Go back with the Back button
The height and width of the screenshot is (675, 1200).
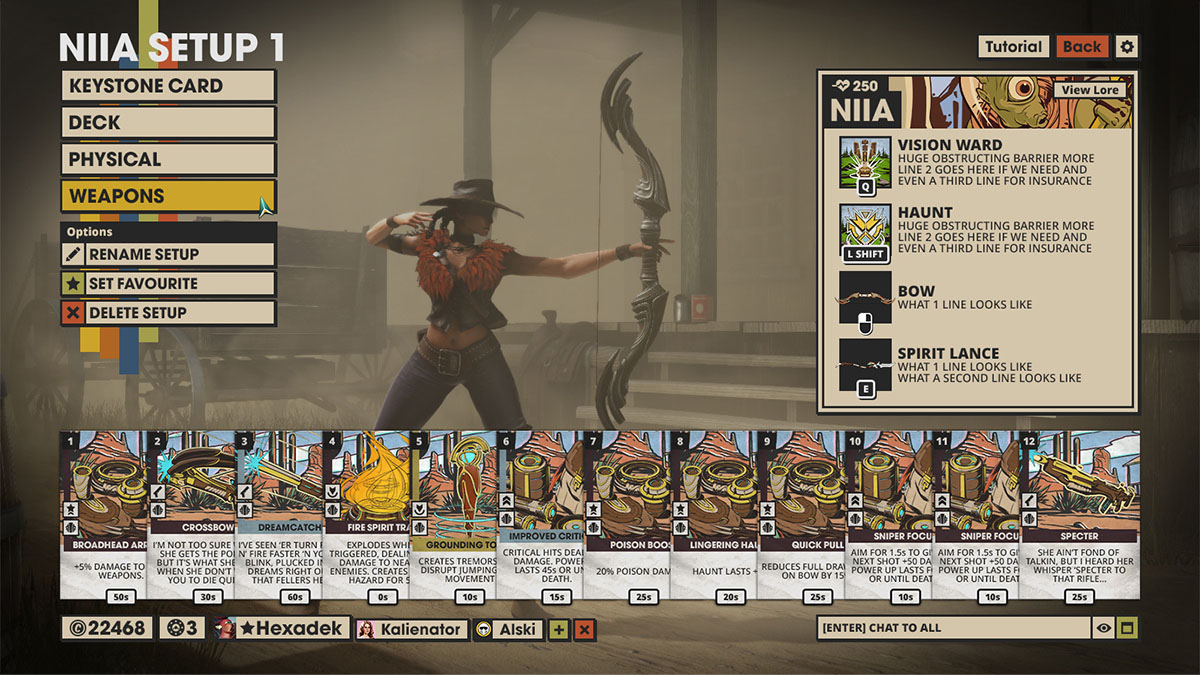coord(1082,47)
